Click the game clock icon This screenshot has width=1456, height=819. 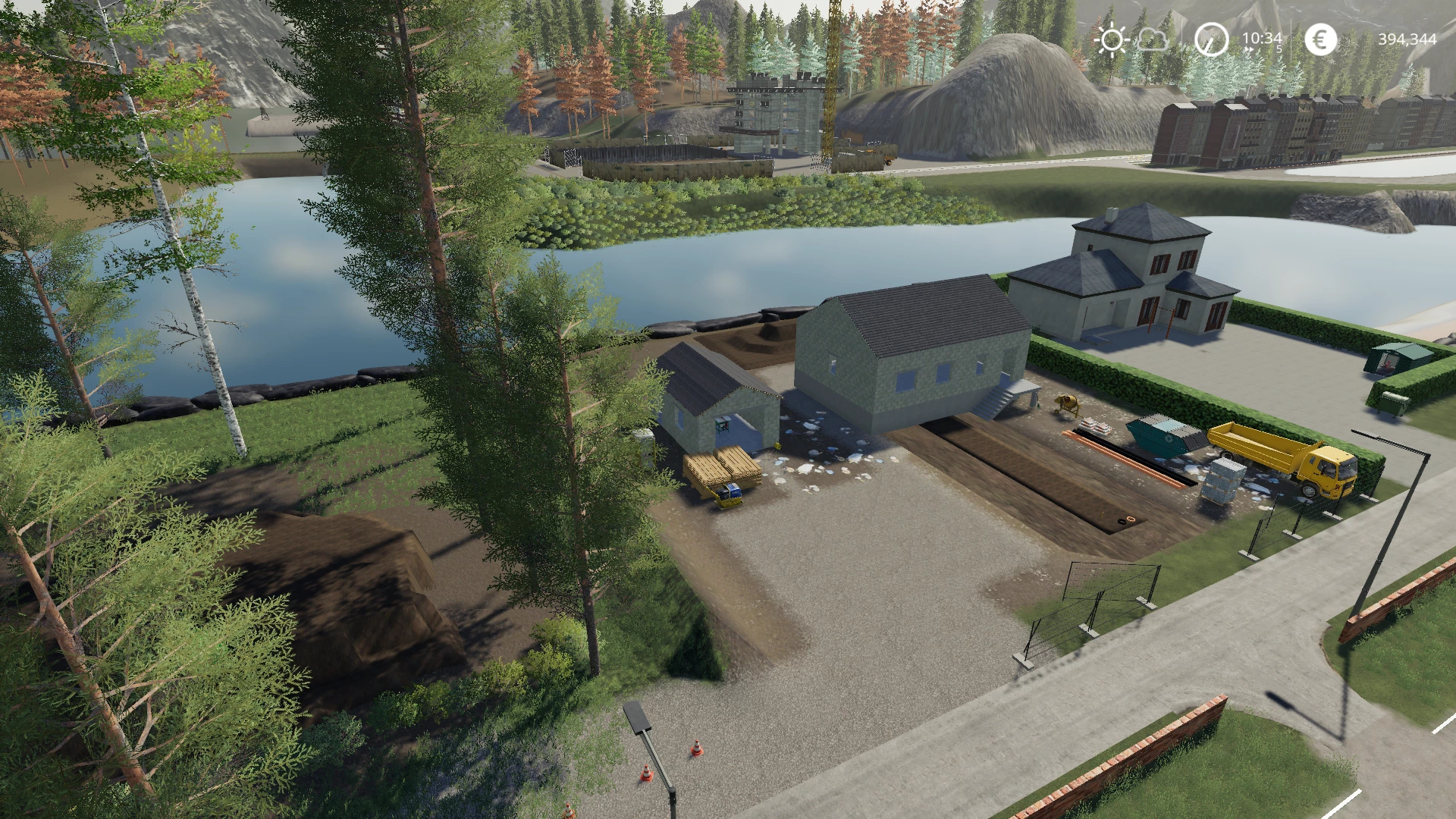click(1211, 39)
